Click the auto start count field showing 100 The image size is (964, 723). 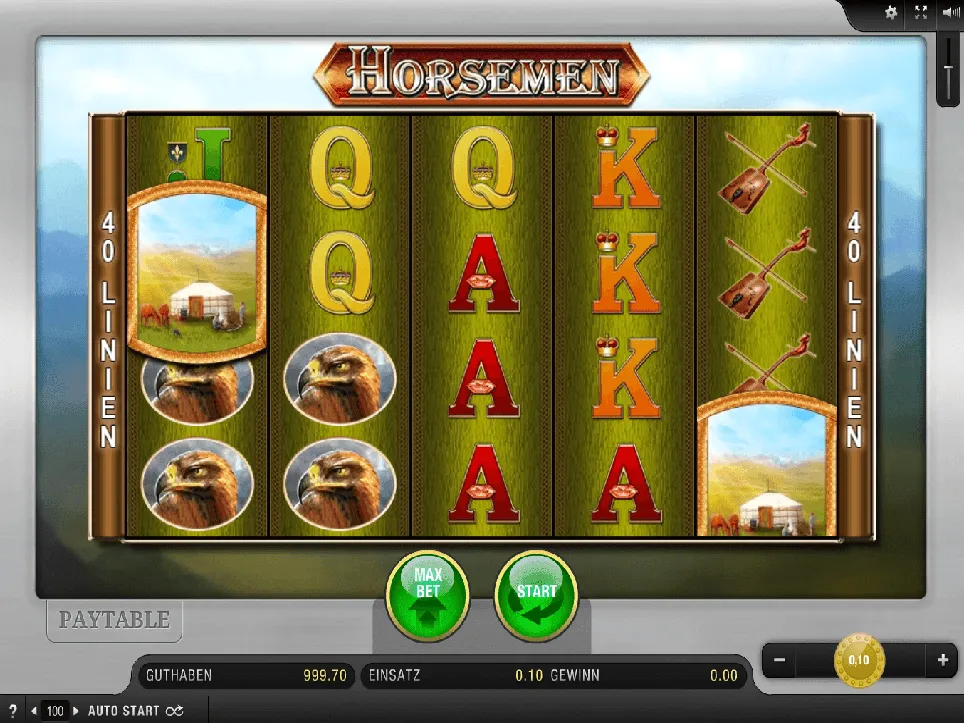coord(55,711)
